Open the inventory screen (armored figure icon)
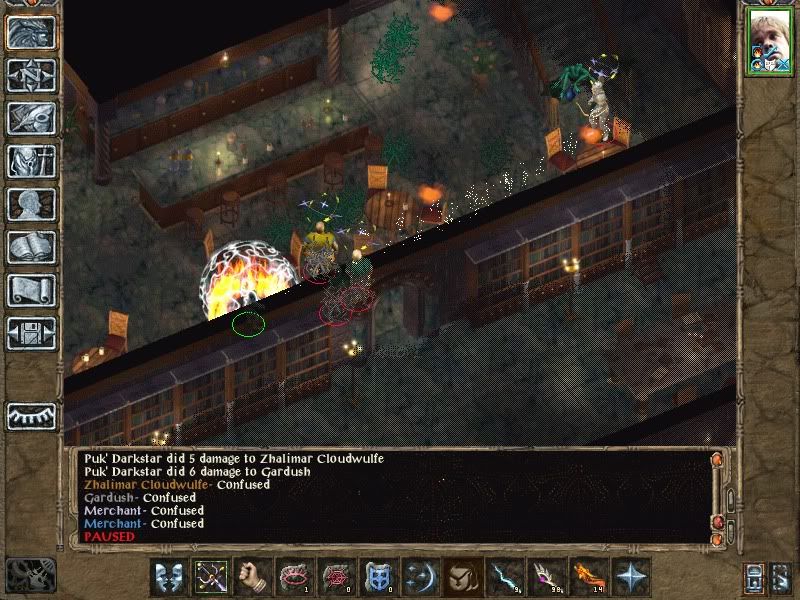 pos(31,161)
